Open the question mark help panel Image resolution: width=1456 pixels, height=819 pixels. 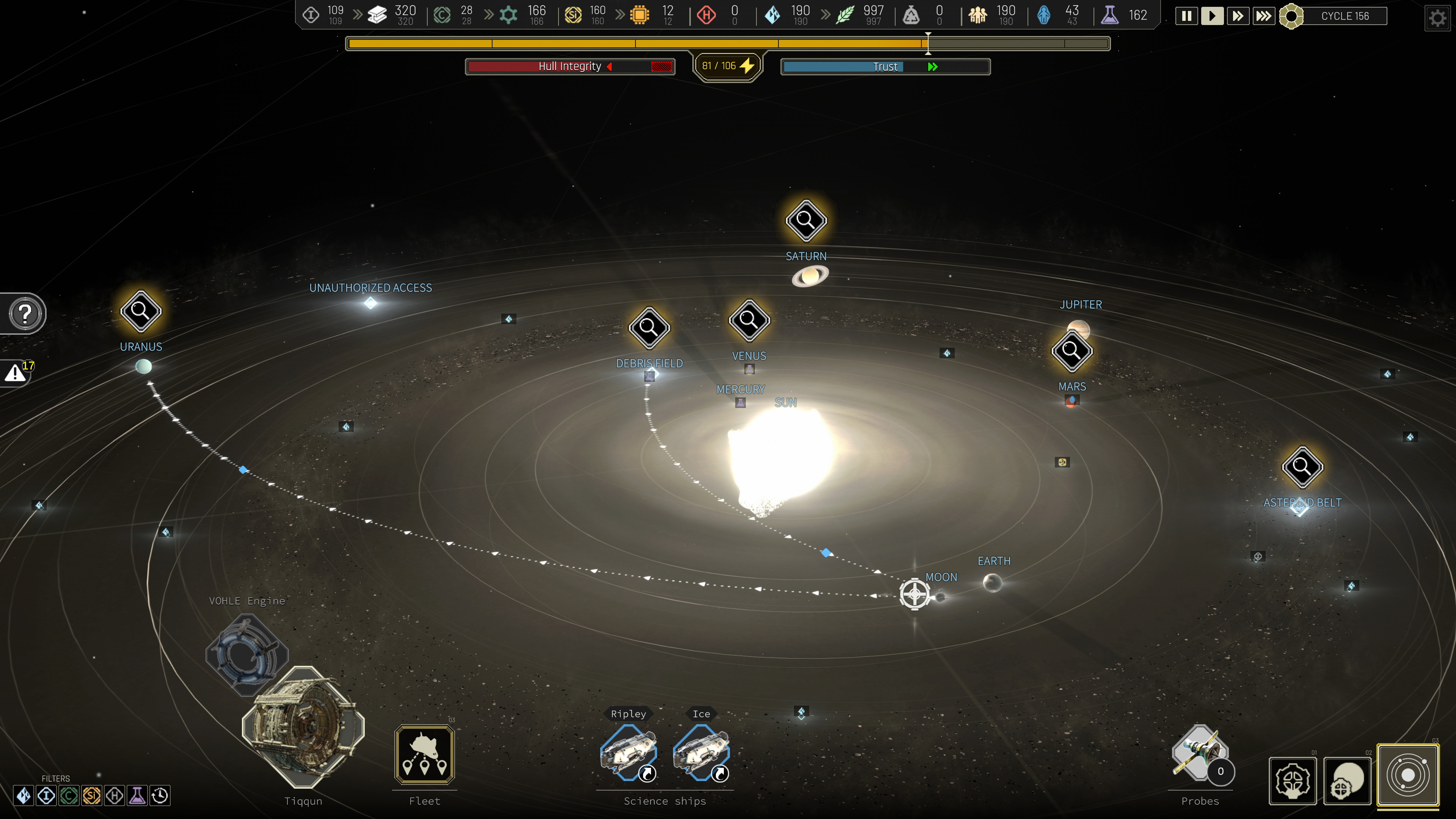(25, 314)
